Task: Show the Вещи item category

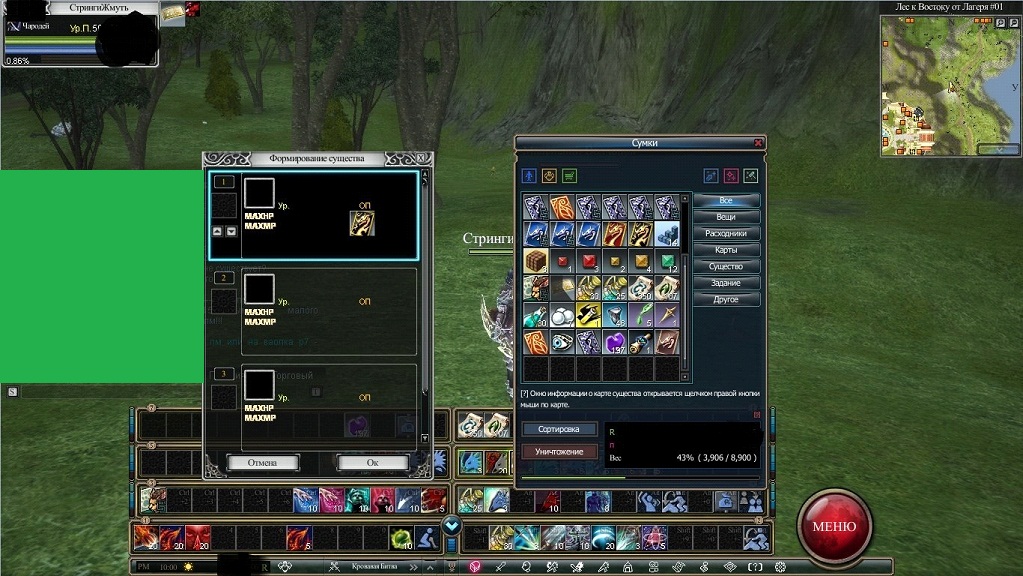Action: coord(726,217)
